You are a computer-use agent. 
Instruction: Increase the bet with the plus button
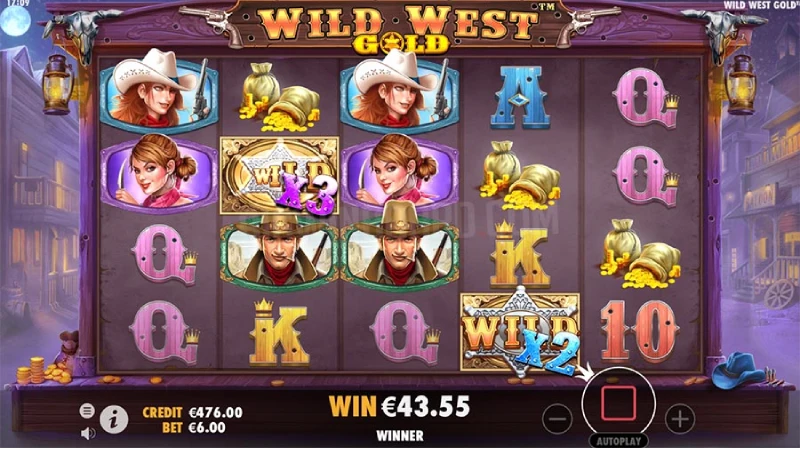point(679,416)
